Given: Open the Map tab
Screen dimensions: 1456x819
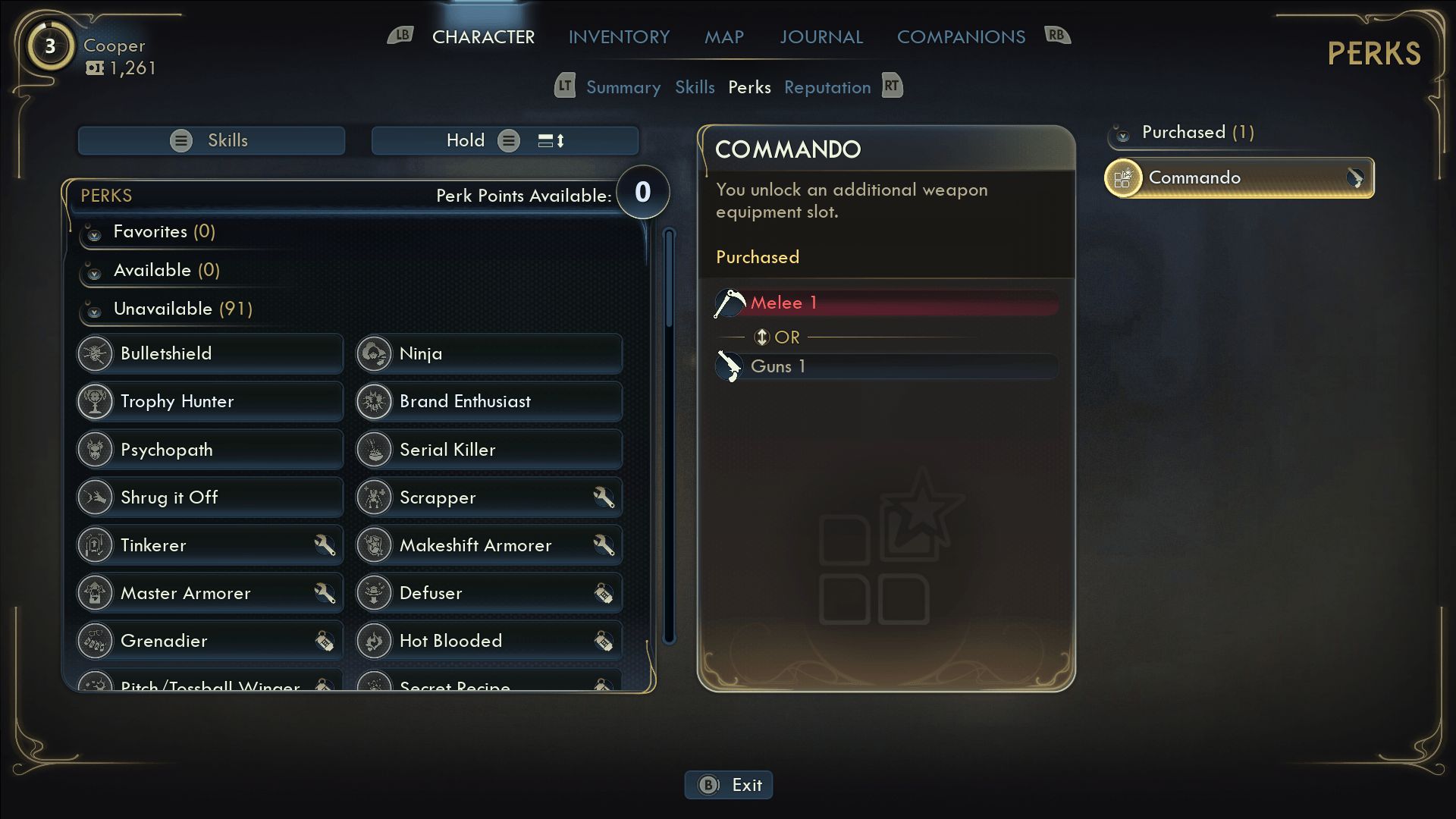Looking at the screenshot, I should pos(723,36).
